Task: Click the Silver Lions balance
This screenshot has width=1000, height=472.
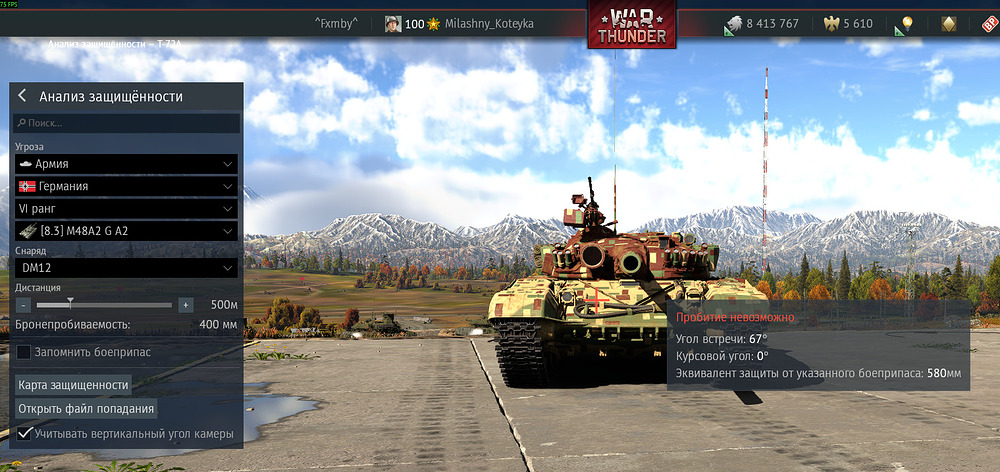Action: tap(762, 24)
